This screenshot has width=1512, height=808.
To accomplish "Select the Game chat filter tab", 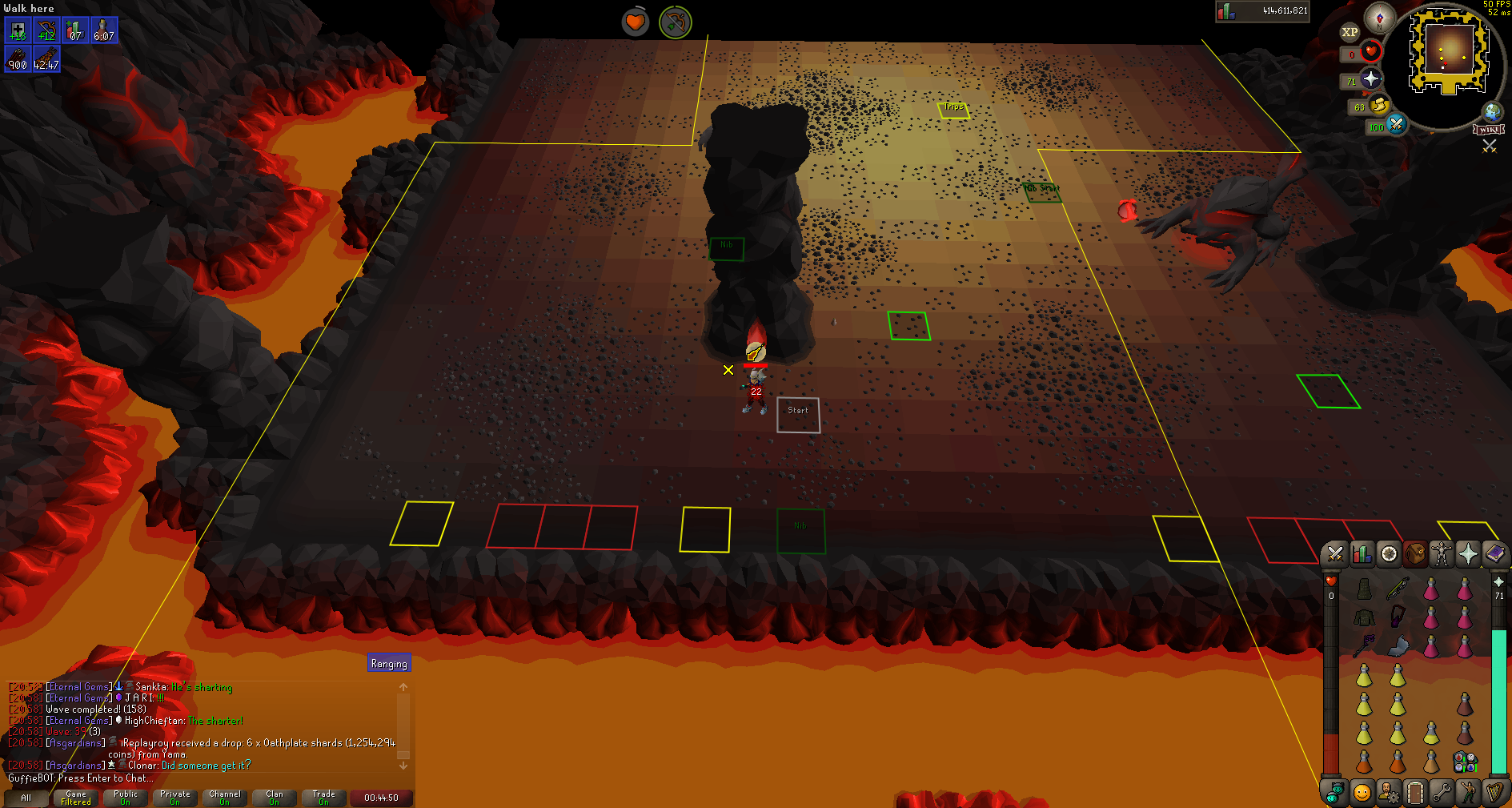I will tap(76, 798).
